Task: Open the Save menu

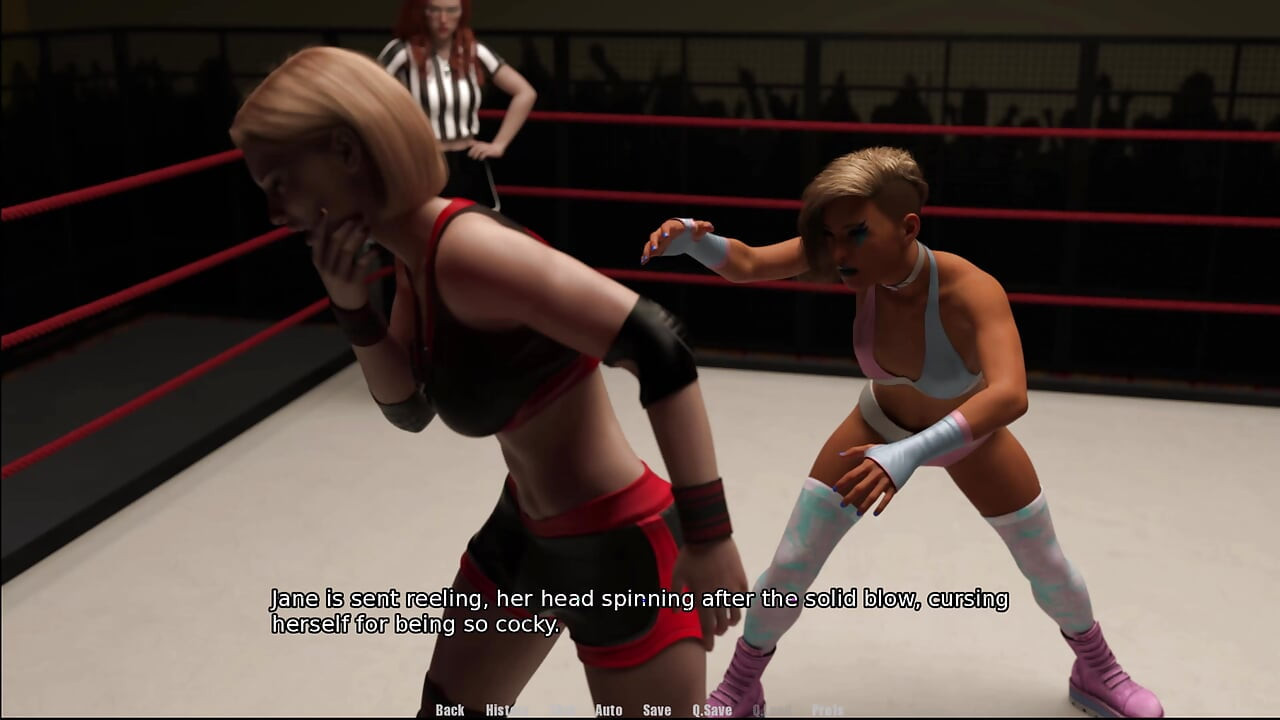Action: coord(657,710)
